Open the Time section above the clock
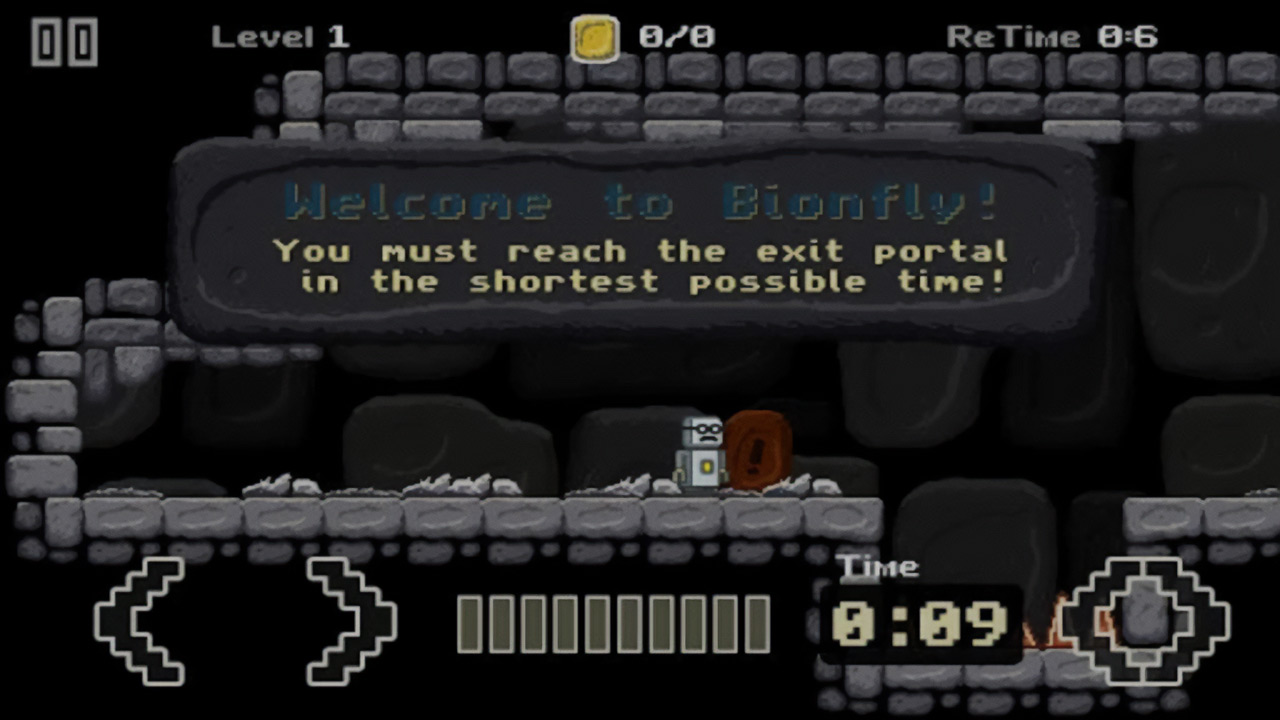Viewport: 1280px width, 720px height. (x=880, y=567)
